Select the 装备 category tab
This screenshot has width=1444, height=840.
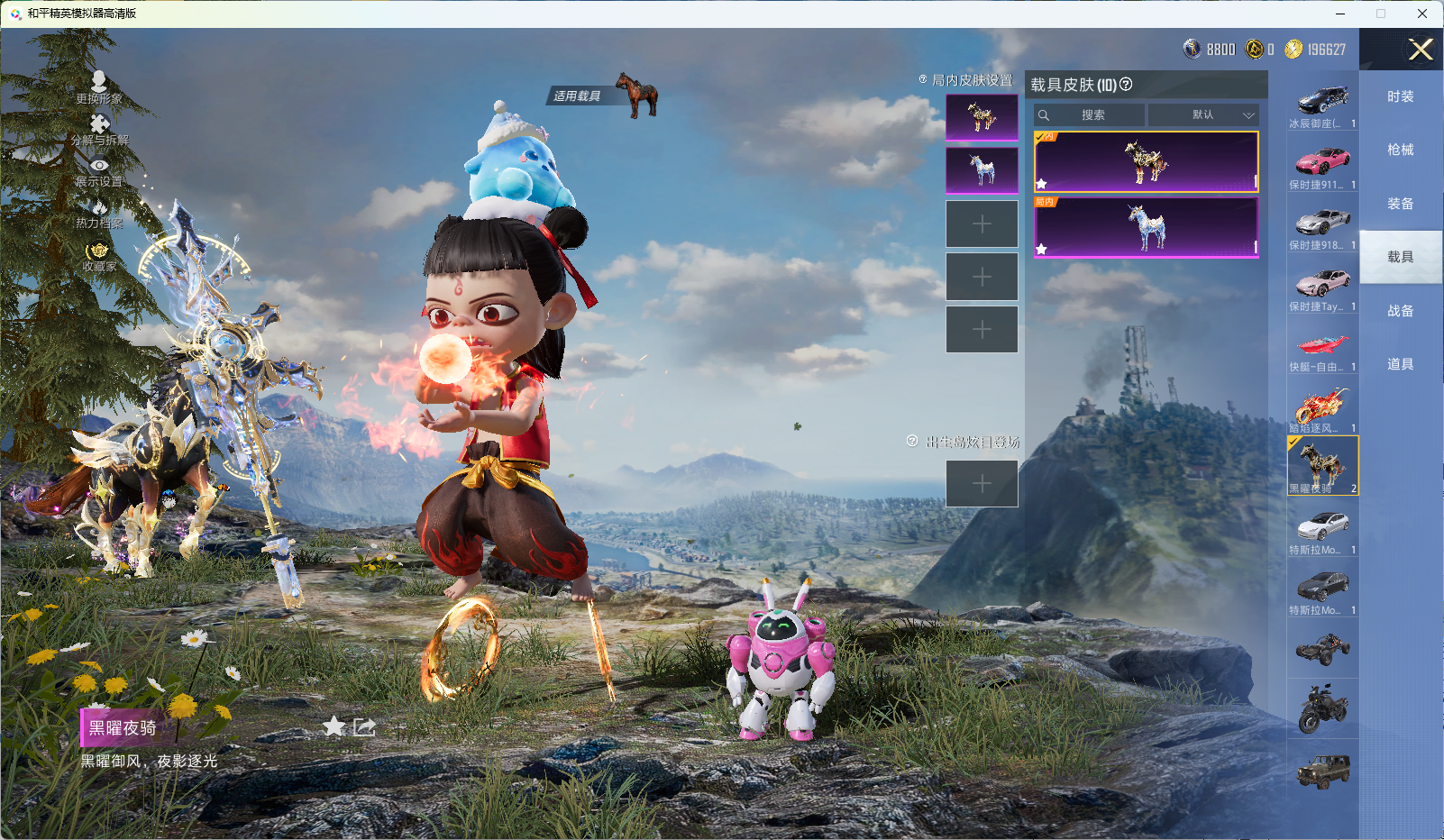(x=1400, y=204)
